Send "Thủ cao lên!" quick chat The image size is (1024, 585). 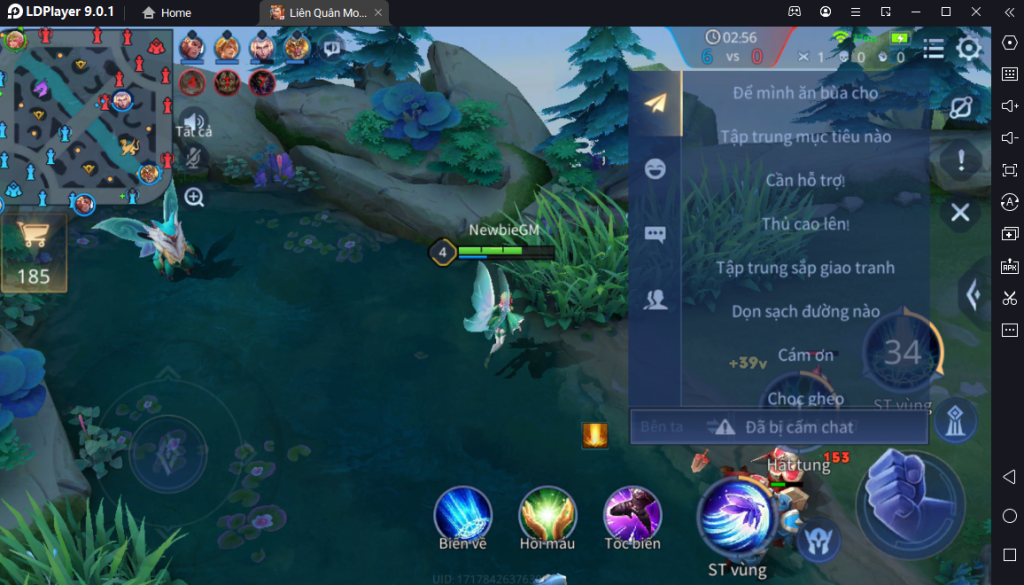pos(805,224)
